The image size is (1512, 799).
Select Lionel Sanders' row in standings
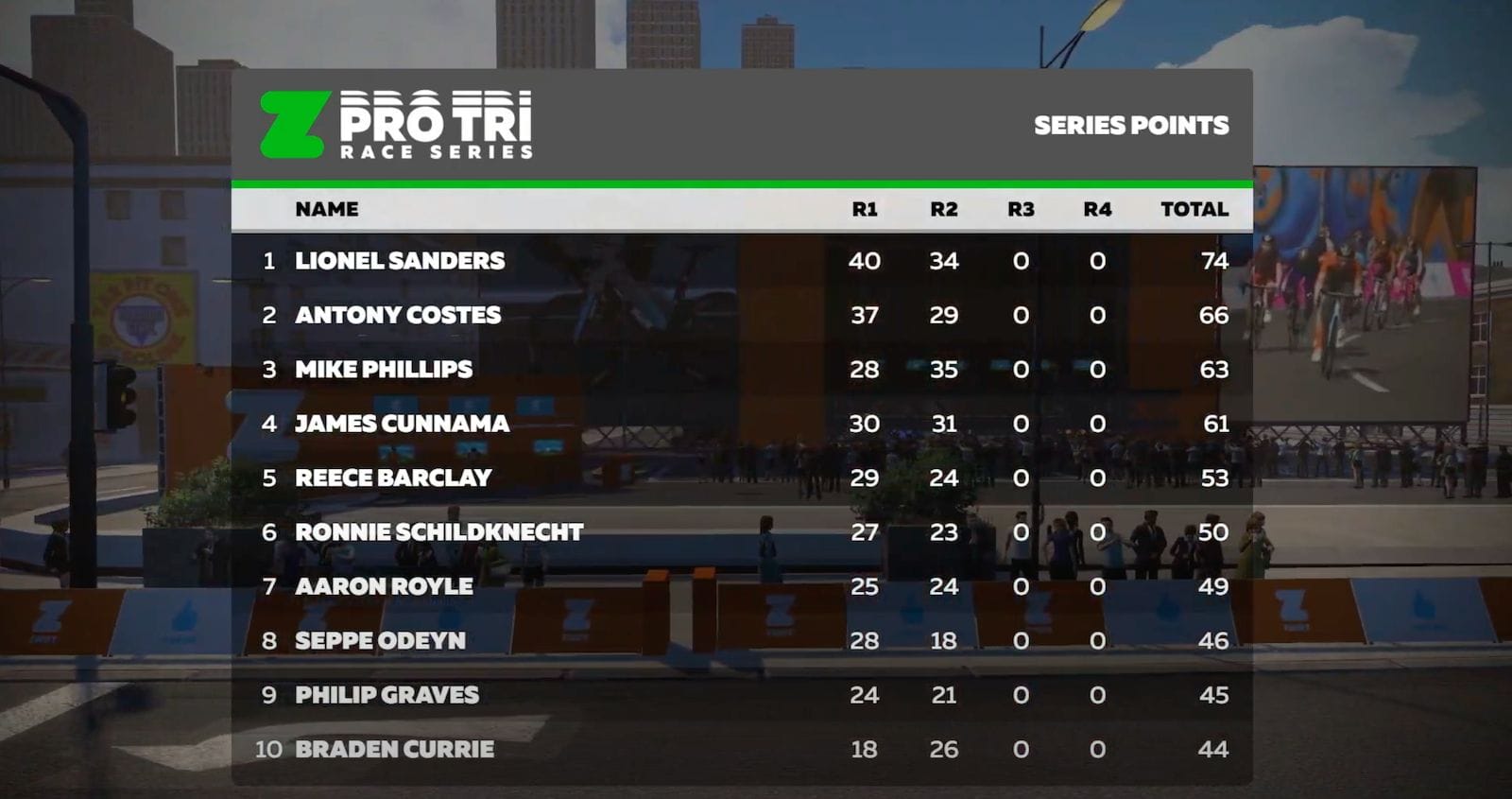(x=400, y=261)
